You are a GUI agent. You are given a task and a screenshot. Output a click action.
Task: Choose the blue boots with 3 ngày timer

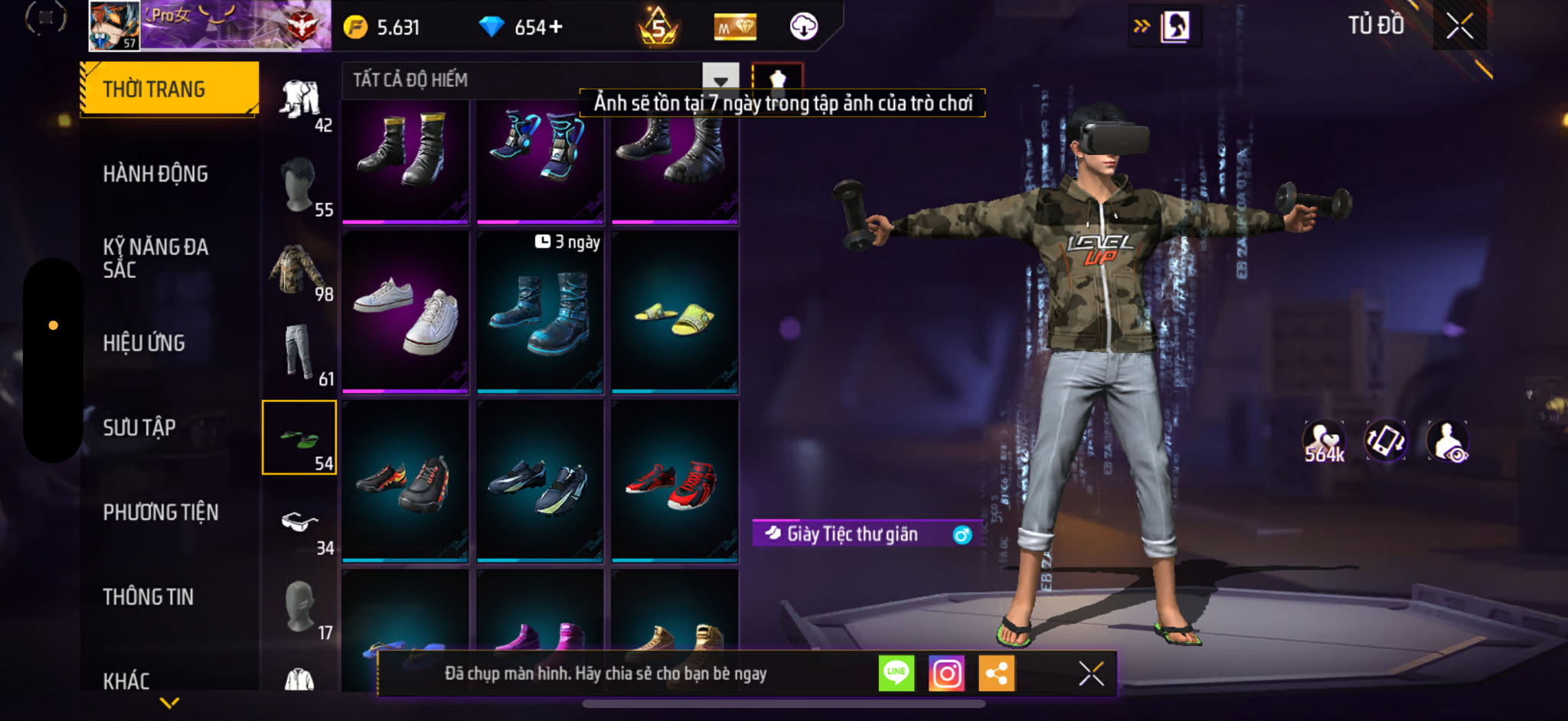click(x=540, y=312)
